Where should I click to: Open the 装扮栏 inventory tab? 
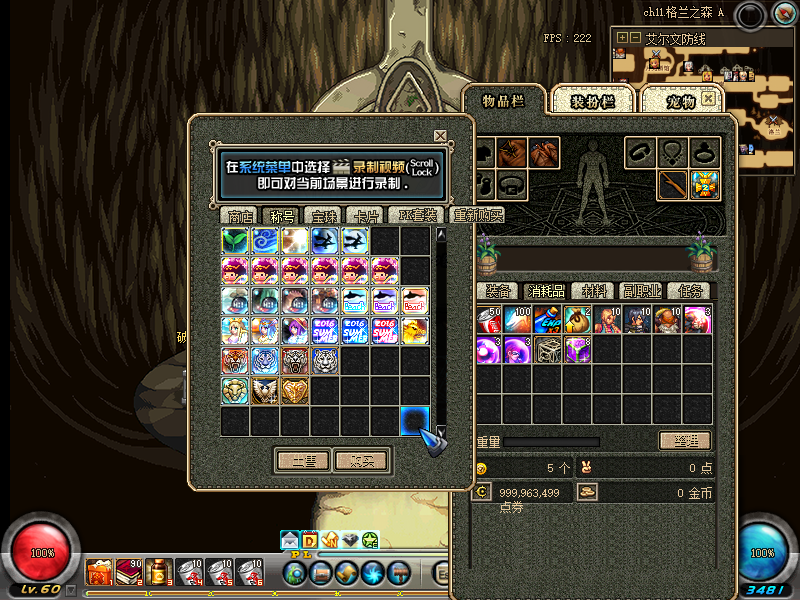(x=592, y=102)
